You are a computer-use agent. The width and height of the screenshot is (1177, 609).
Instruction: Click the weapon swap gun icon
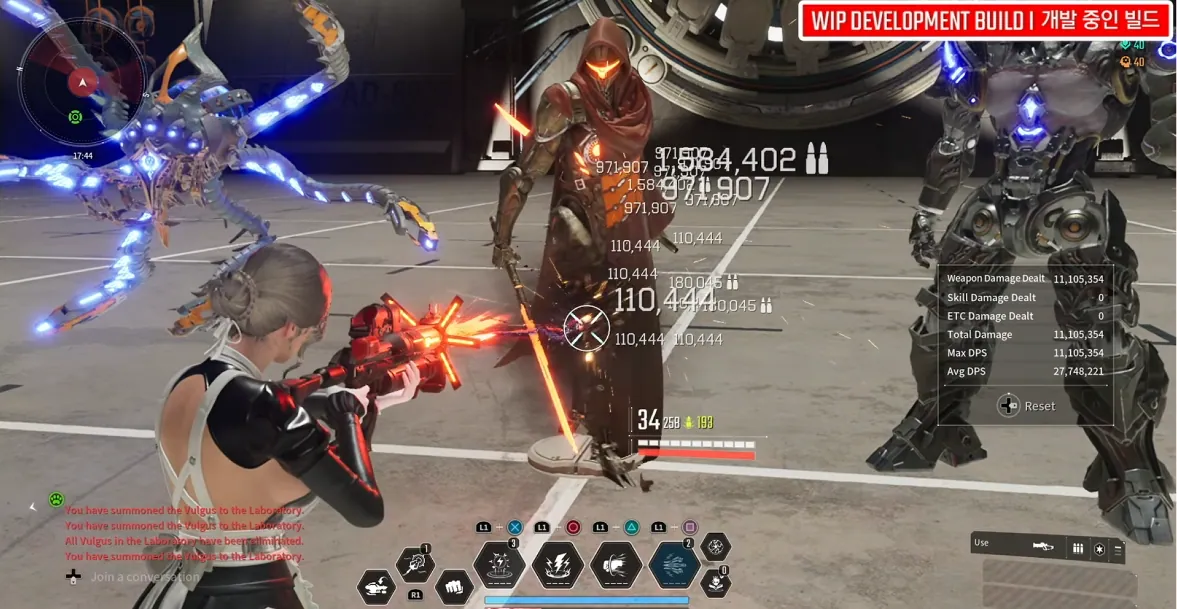pos(377,586)
